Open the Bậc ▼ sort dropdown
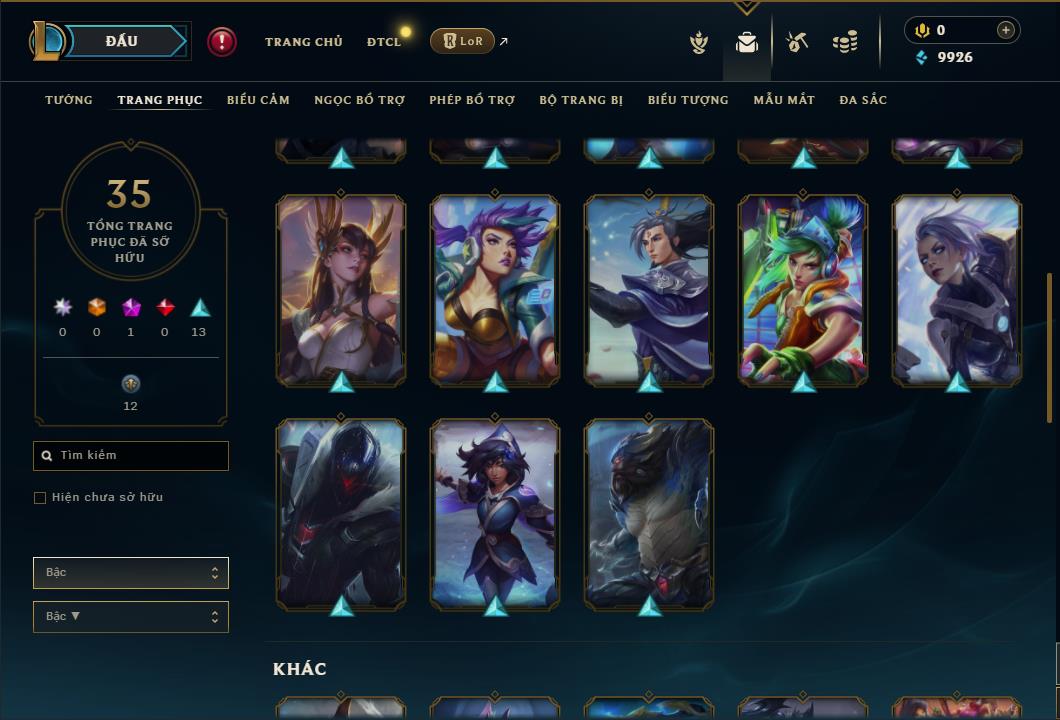1060x720 pixels. click(130, 617)
